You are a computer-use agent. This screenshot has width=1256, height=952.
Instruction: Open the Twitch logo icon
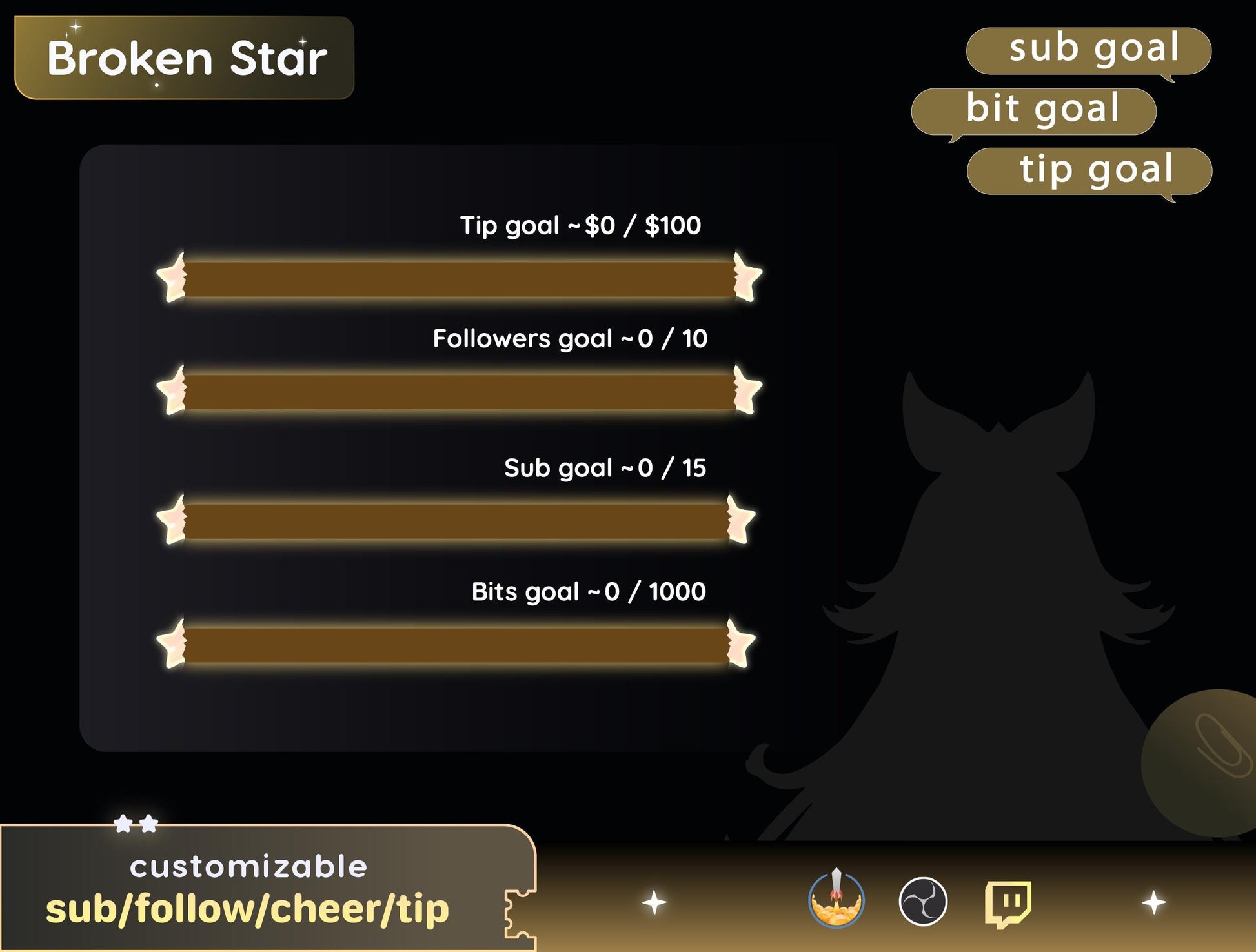1008,902
